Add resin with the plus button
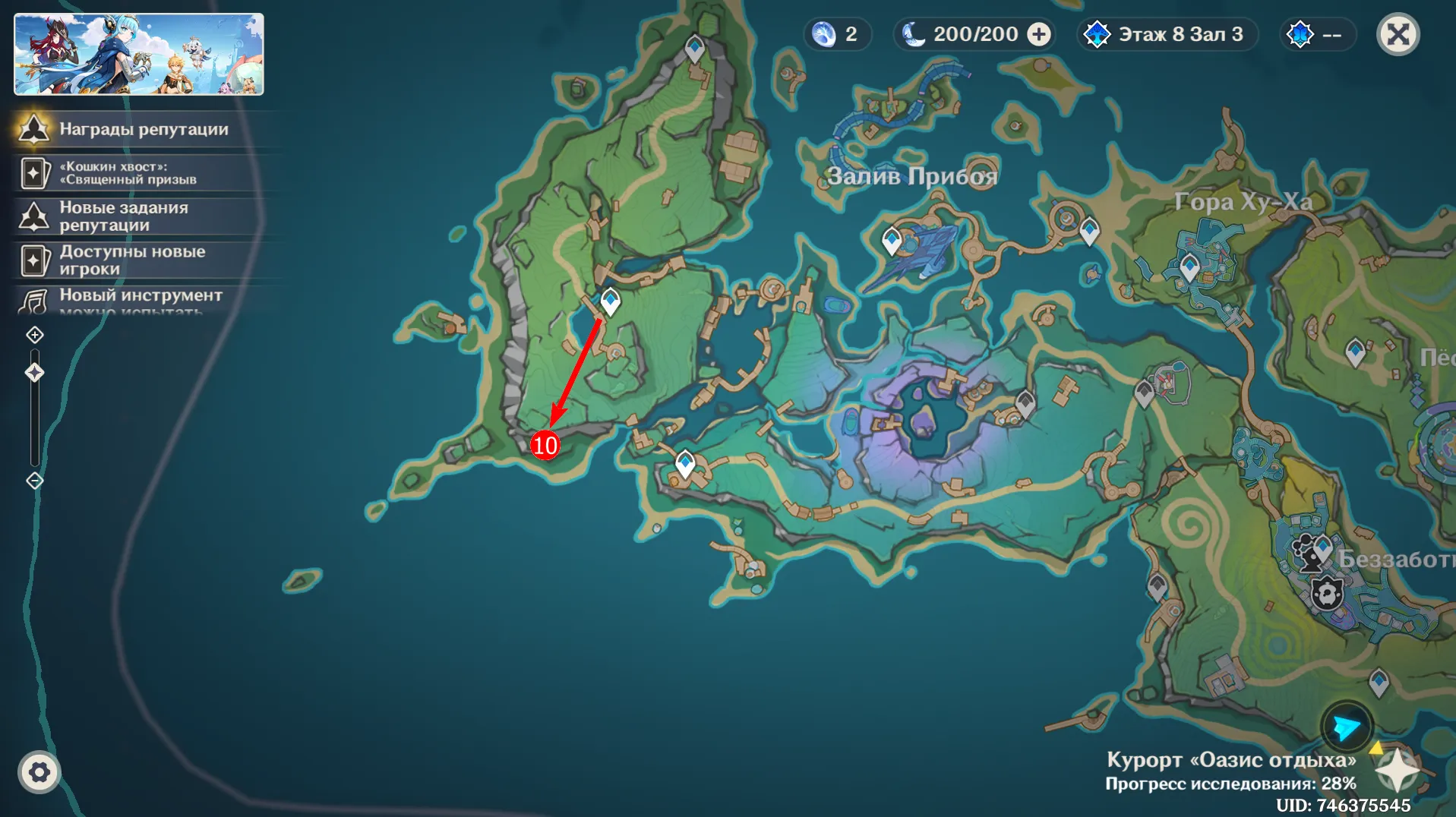Image resolution: width=1456 pixels, height=817 pixels. click(1039, 35)
